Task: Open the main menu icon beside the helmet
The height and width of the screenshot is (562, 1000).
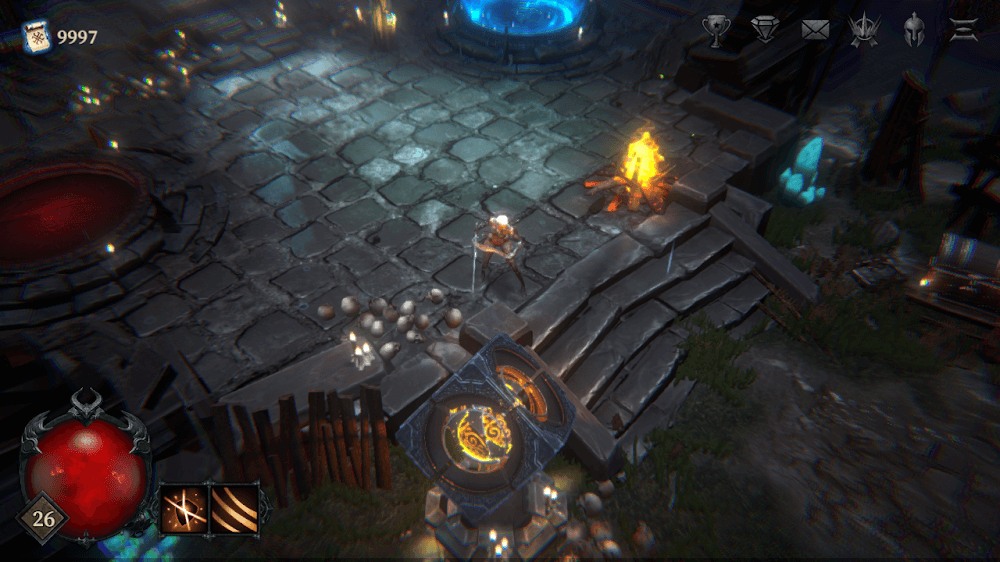Action: point(963,31)
